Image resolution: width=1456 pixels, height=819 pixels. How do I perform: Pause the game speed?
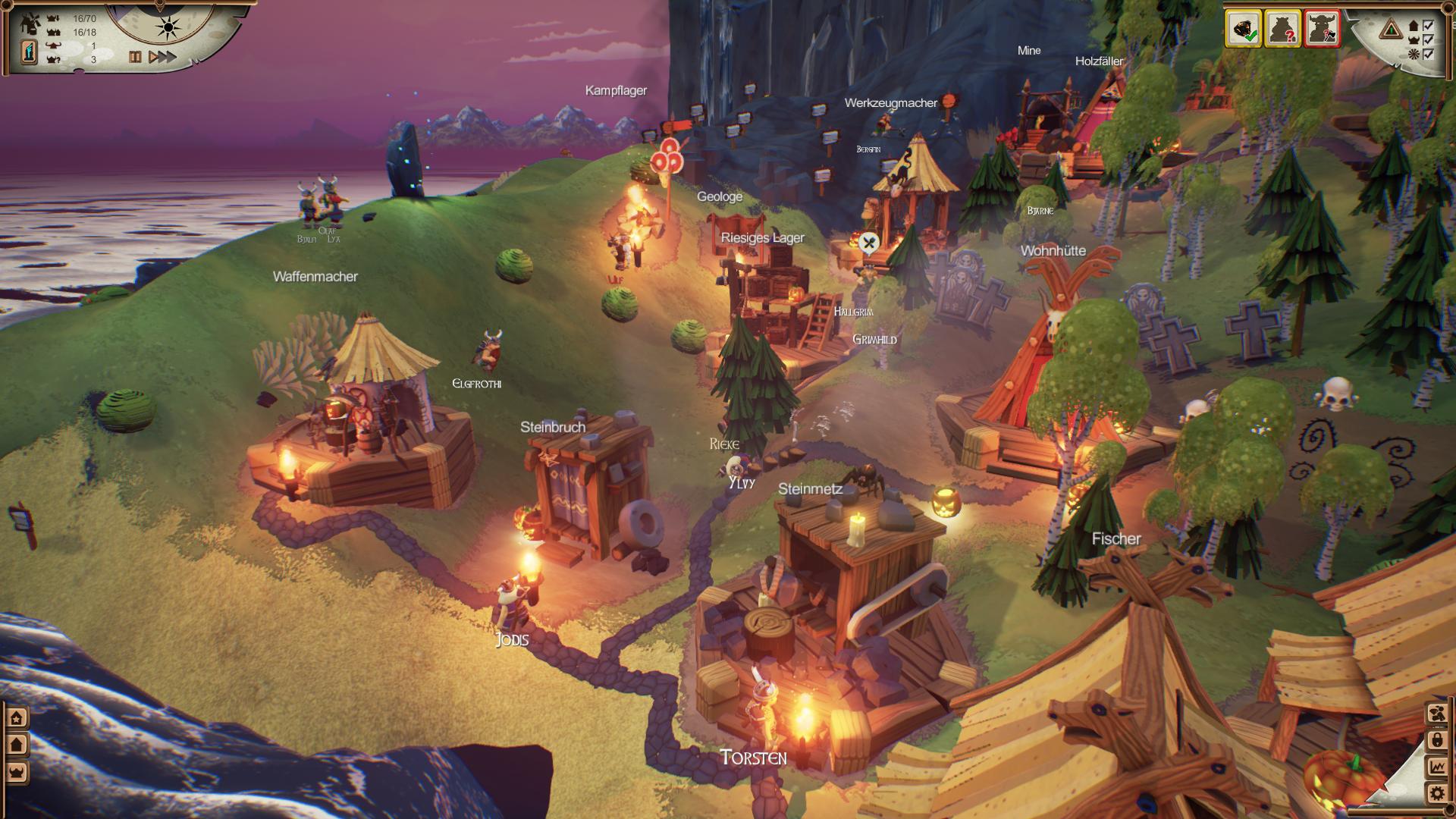[x=135, y=57]
